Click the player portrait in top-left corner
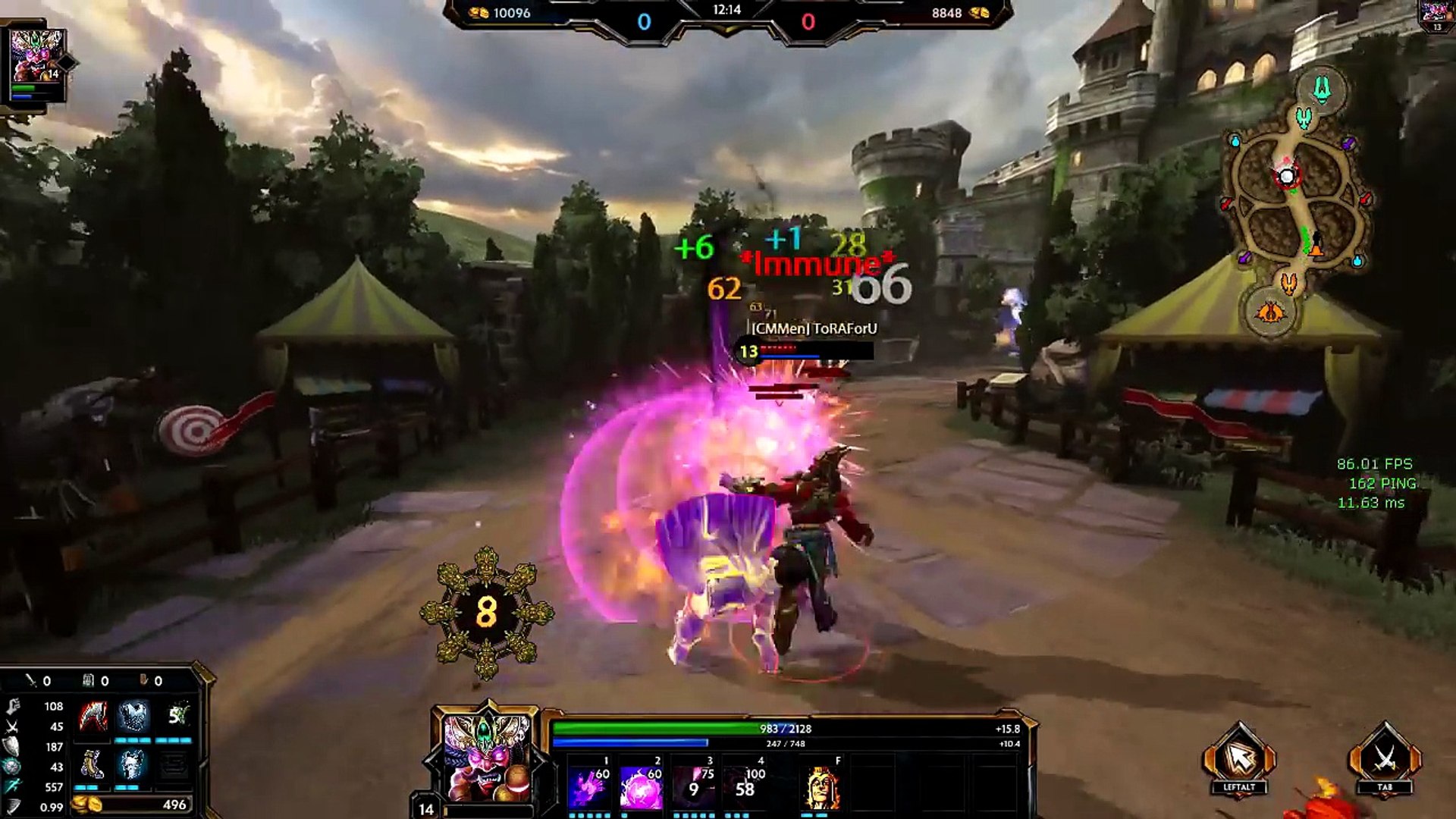Image resolution: width=1456 pixels, height=819 pixels. 36,58
